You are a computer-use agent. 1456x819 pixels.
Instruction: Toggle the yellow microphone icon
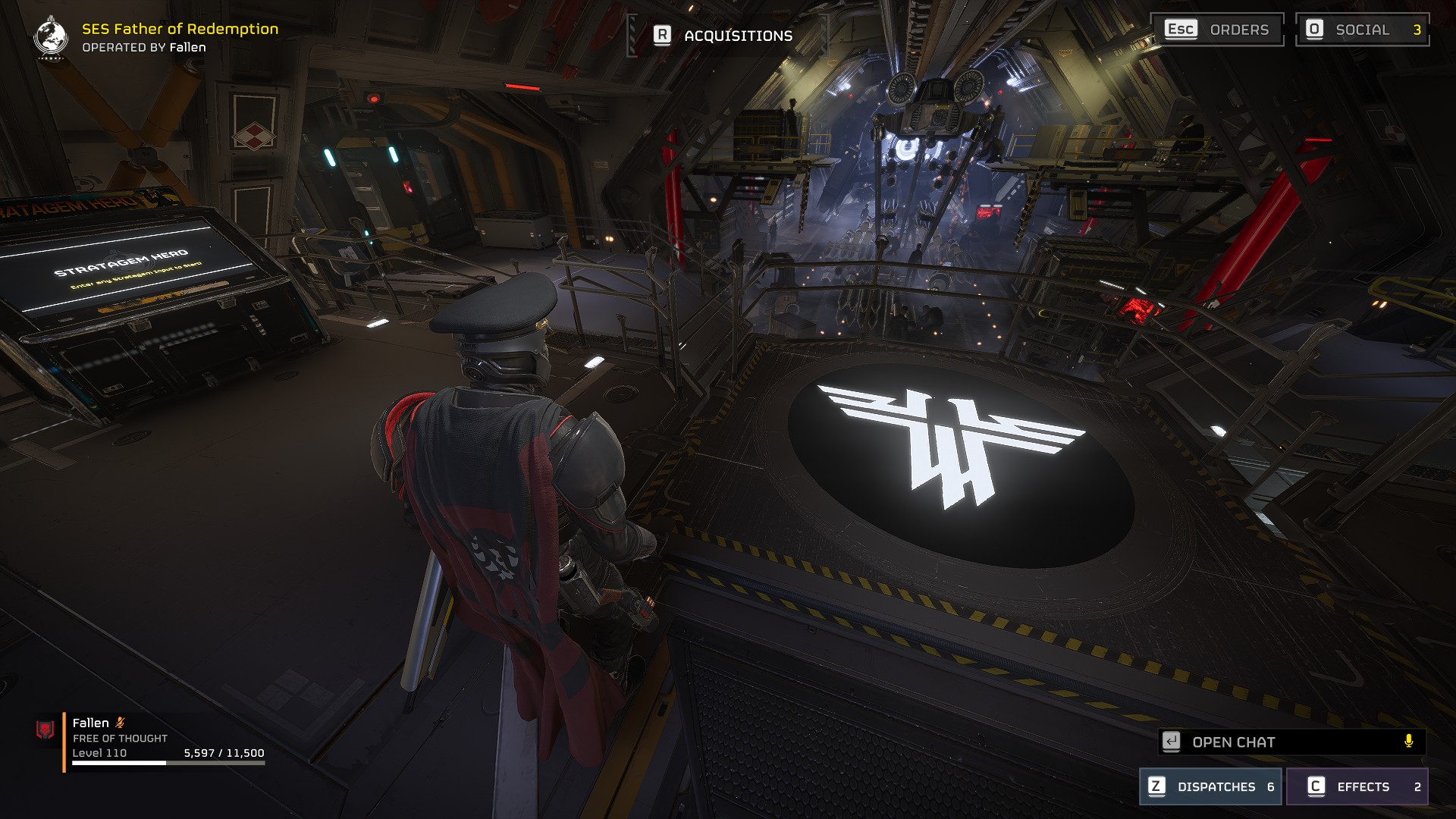point(1408,741)
